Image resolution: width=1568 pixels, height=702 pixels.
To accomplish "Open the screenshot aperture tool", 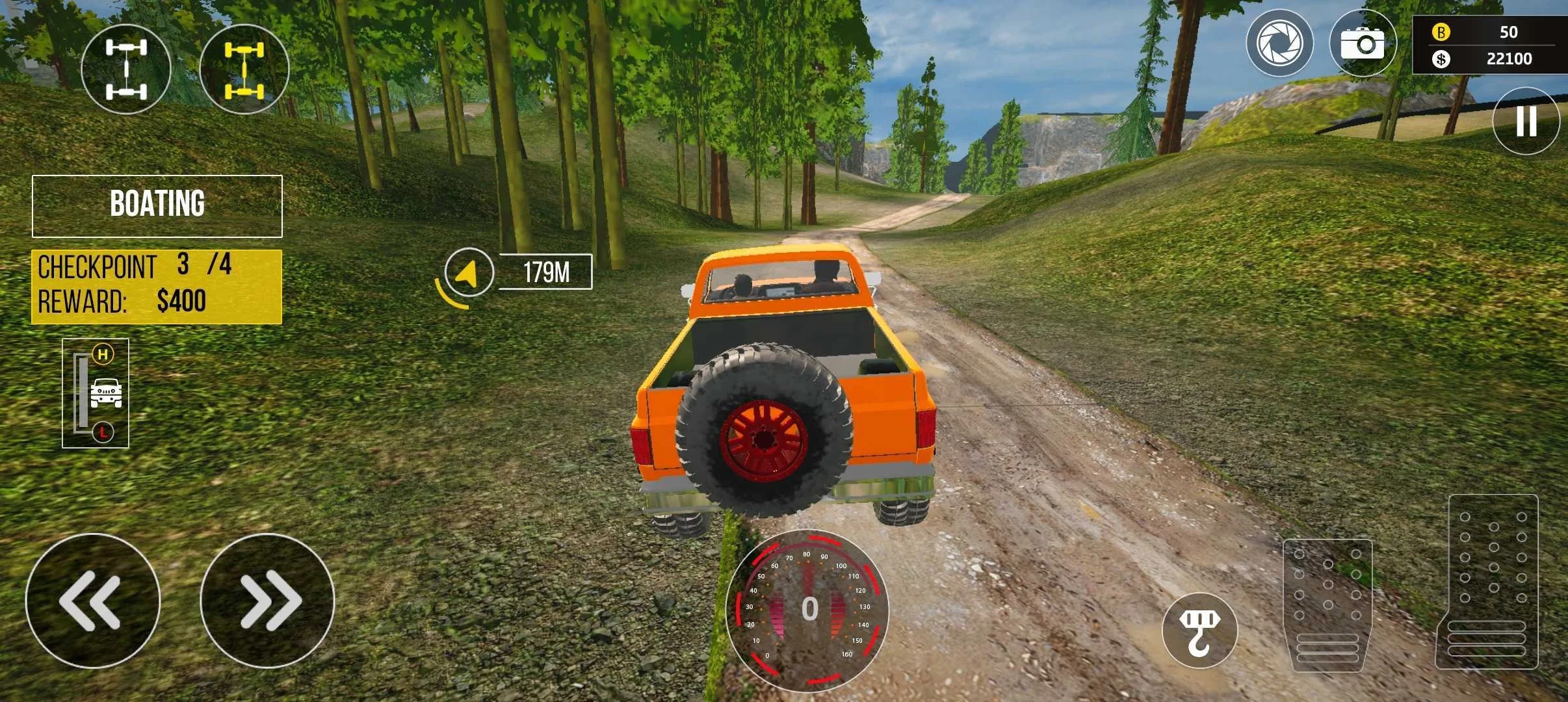I will 1279,43.
